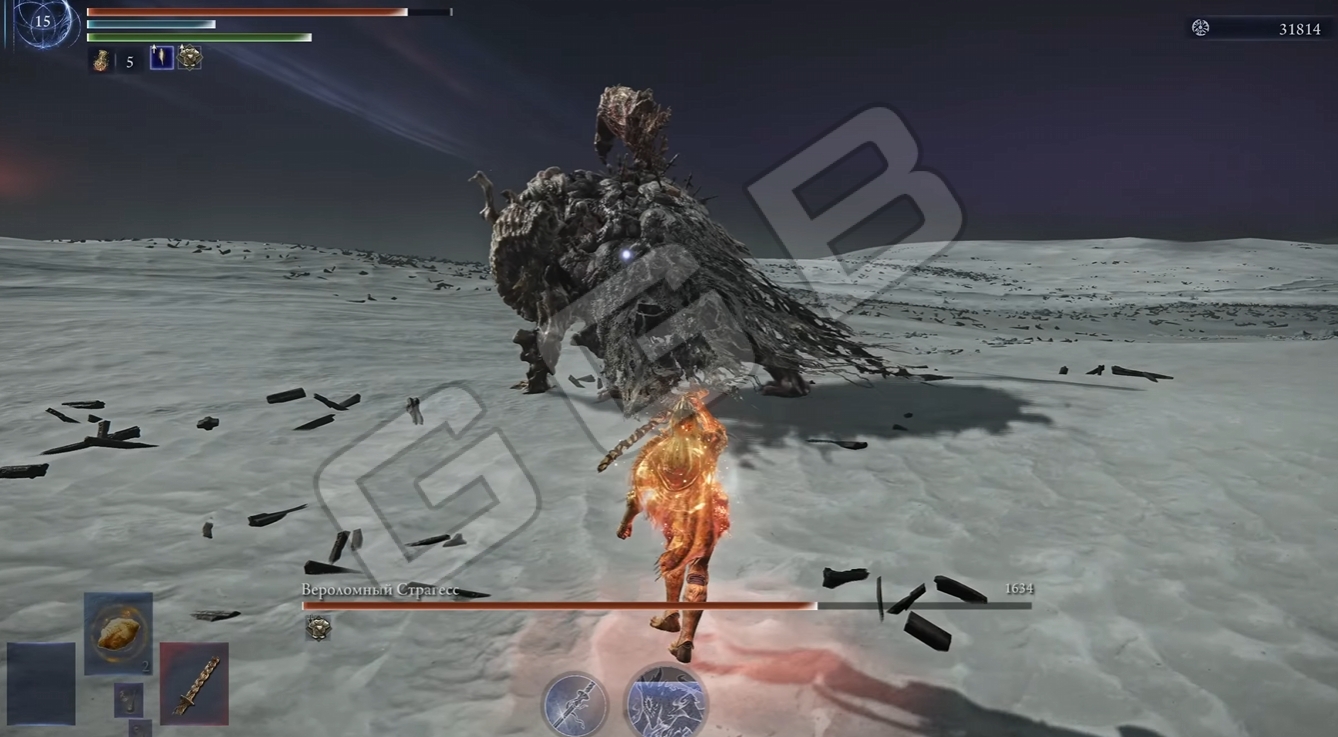Use the amber stone quick item slot
Screen dimensions: 1338x737
point(118,633)
